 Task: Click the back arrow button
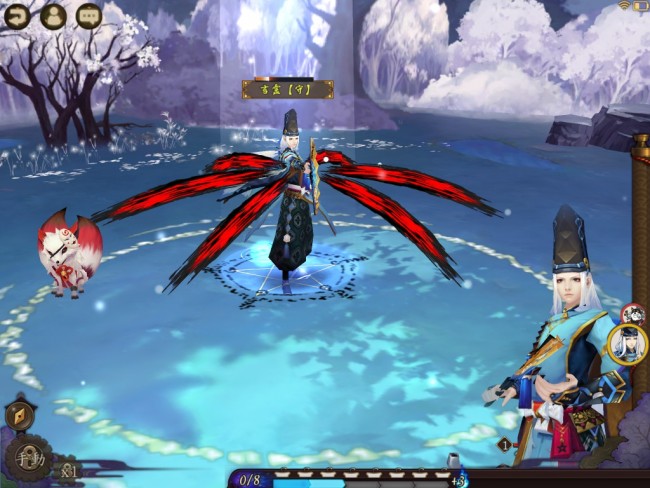click(x=17, y=16)
